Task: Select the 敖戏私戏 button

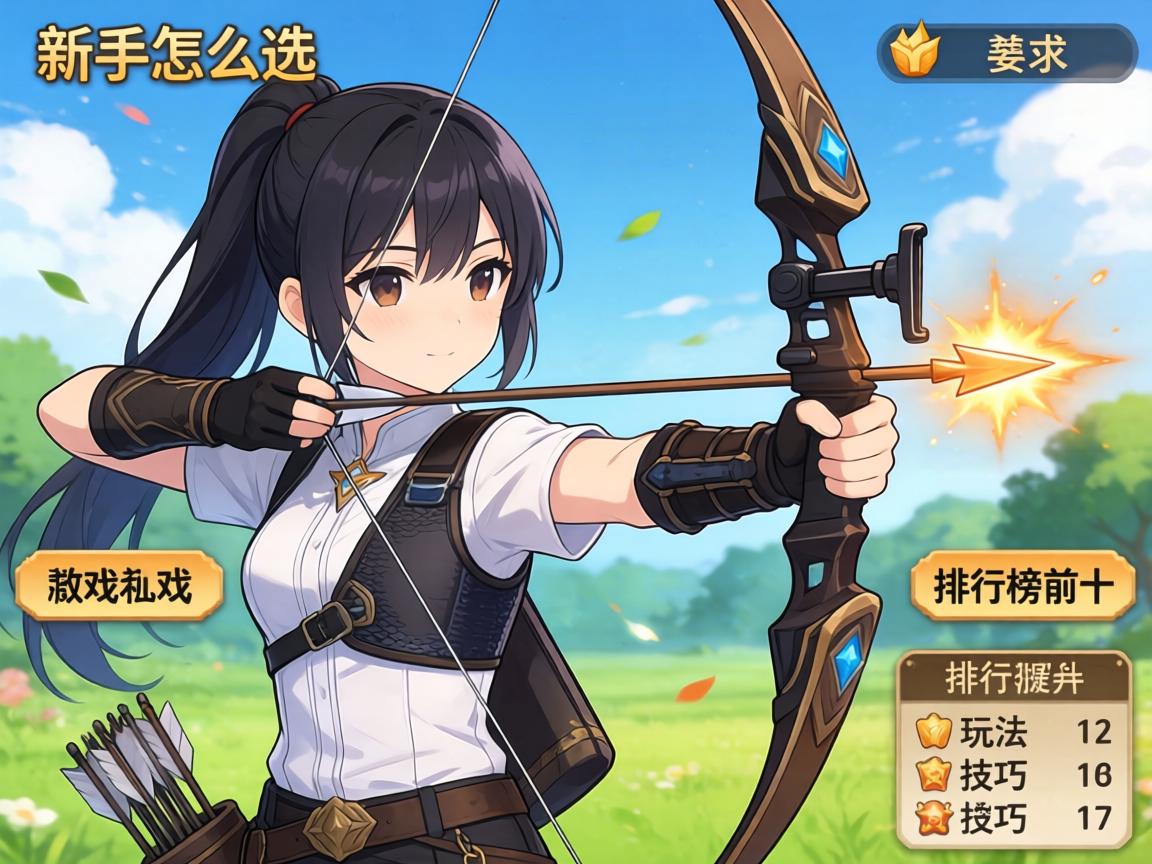Action: pyautogui.click(x=119, y=585)
